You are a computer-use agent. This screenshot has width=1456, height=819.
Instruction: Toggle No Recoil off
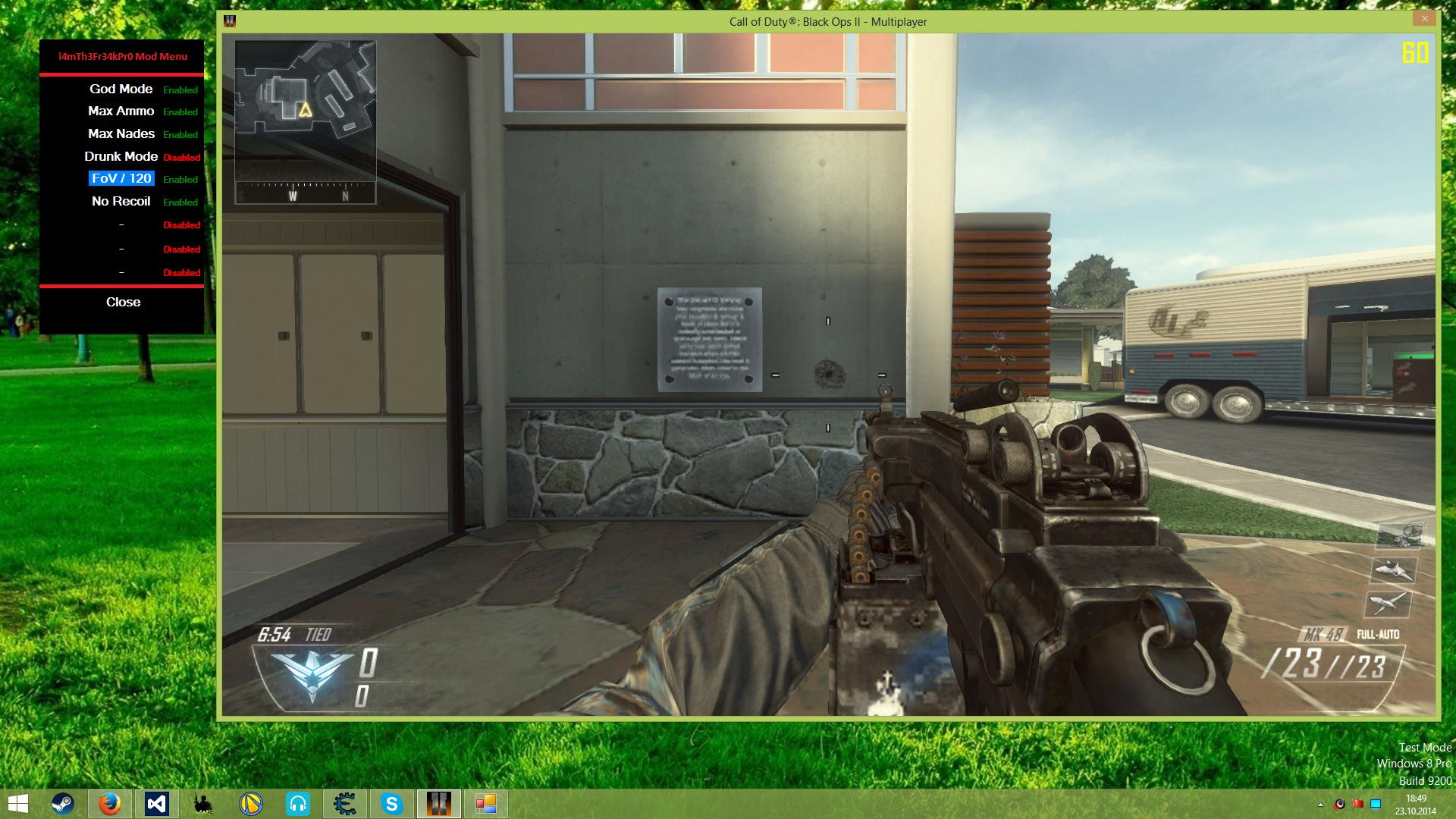click(x=122, y=201)
